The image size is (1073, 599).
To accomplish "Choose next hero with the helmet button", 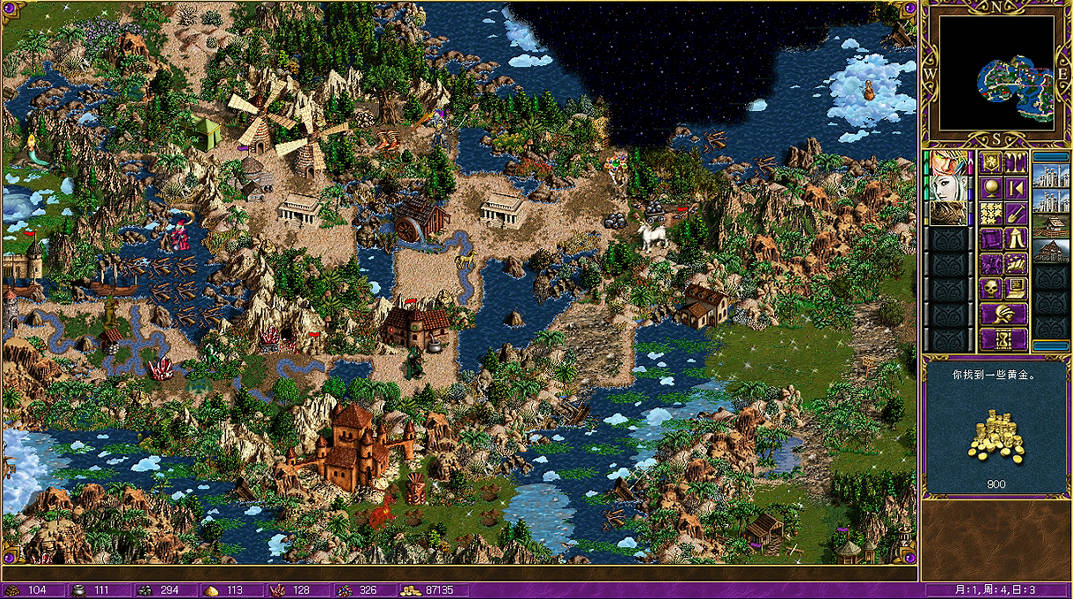I will coord(1004,314).
